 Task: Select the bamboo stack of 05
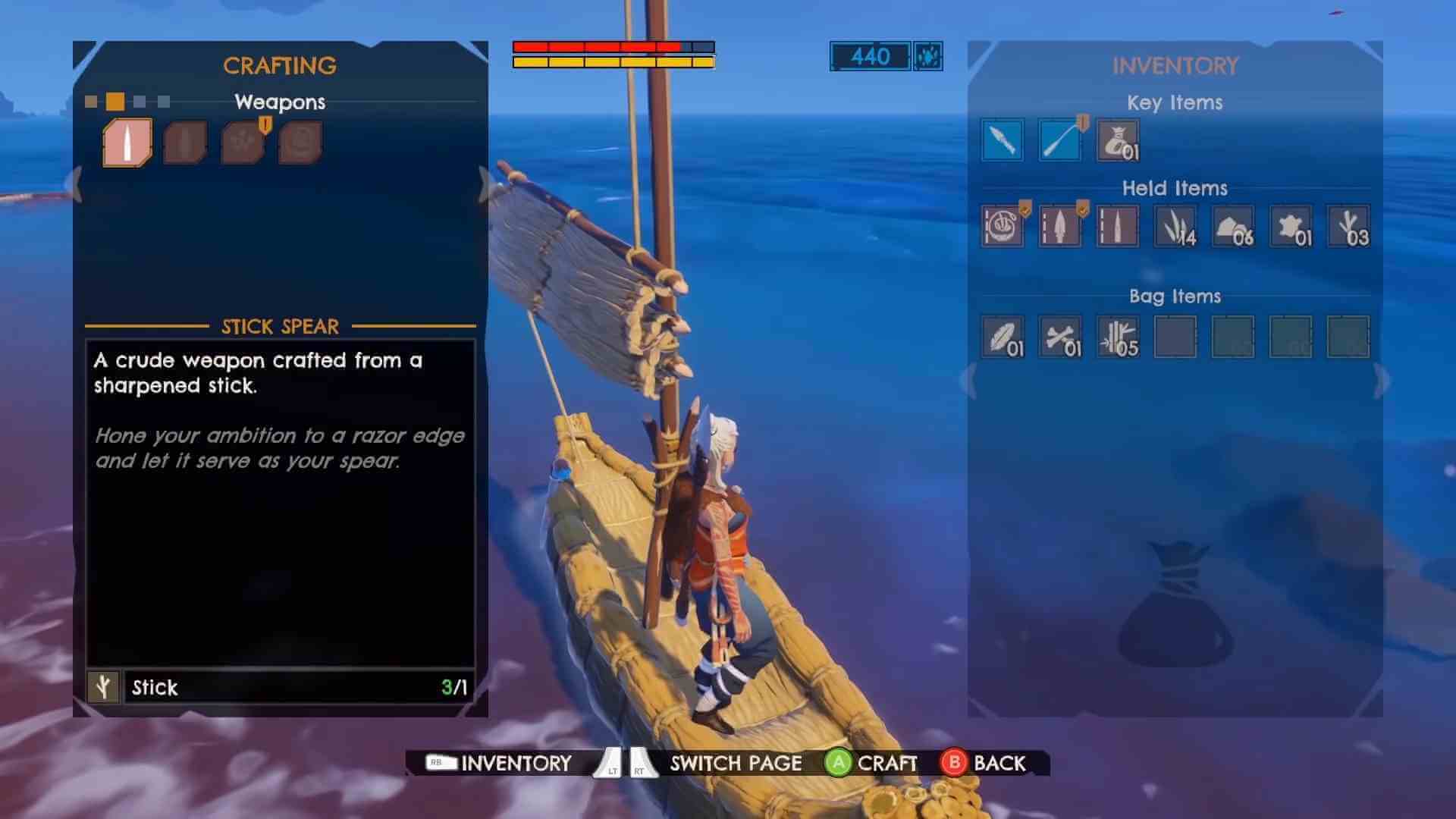pos(1117,337)
